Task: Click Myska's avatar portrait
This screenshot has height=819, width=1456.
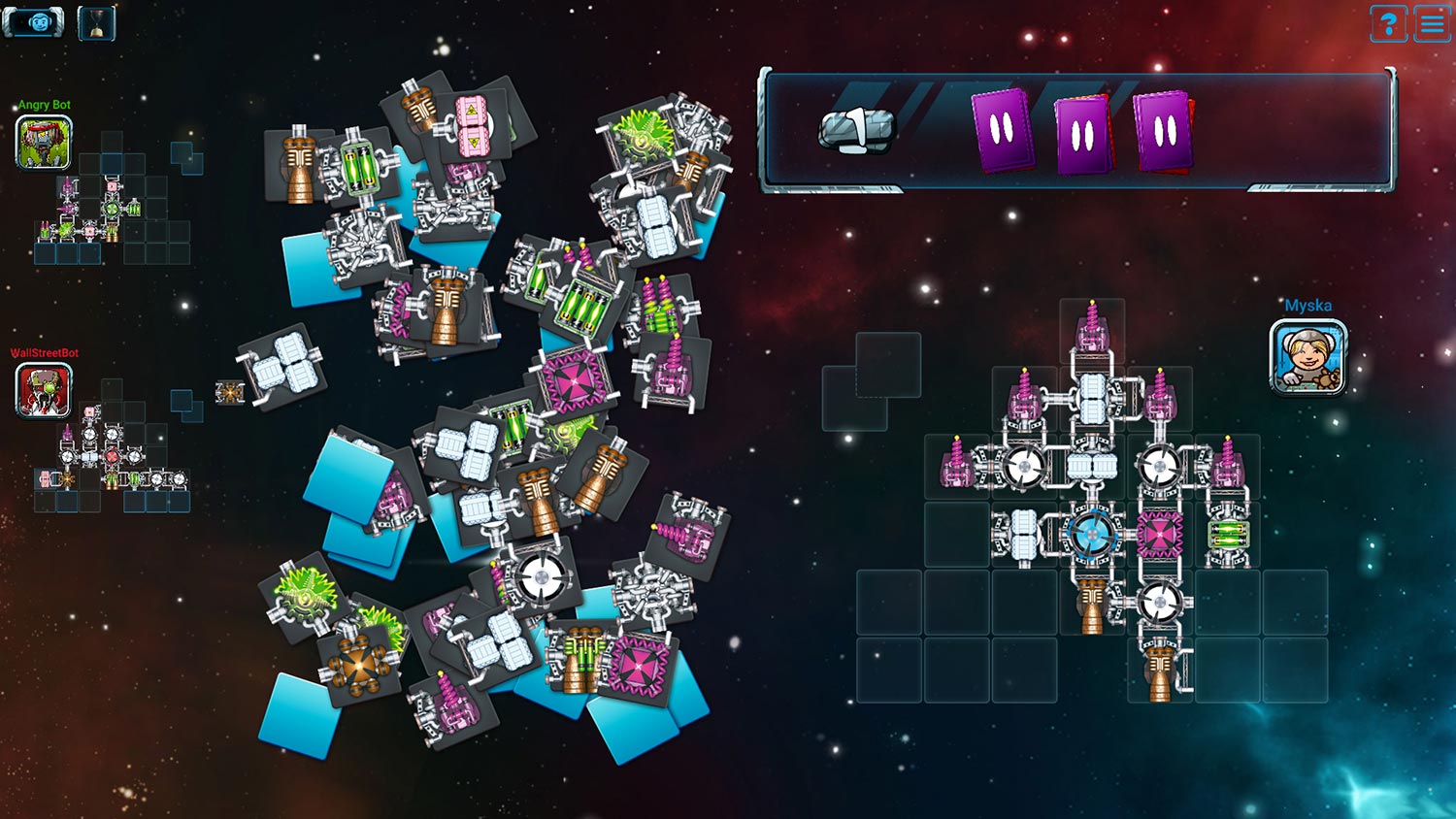Action: 1306,357
